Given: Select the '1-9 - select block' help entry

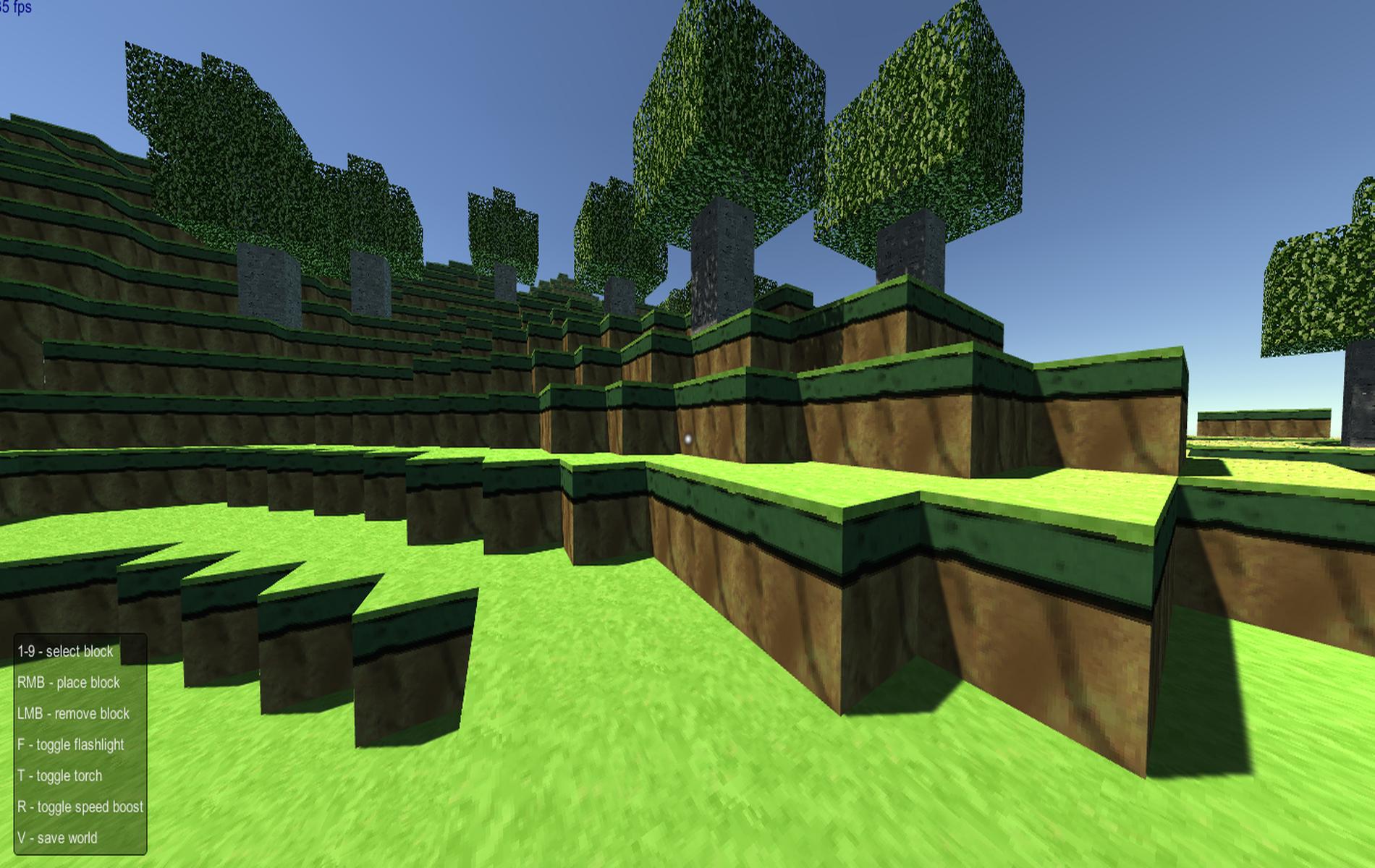Looking at the screenshot, I should point(65,651).
